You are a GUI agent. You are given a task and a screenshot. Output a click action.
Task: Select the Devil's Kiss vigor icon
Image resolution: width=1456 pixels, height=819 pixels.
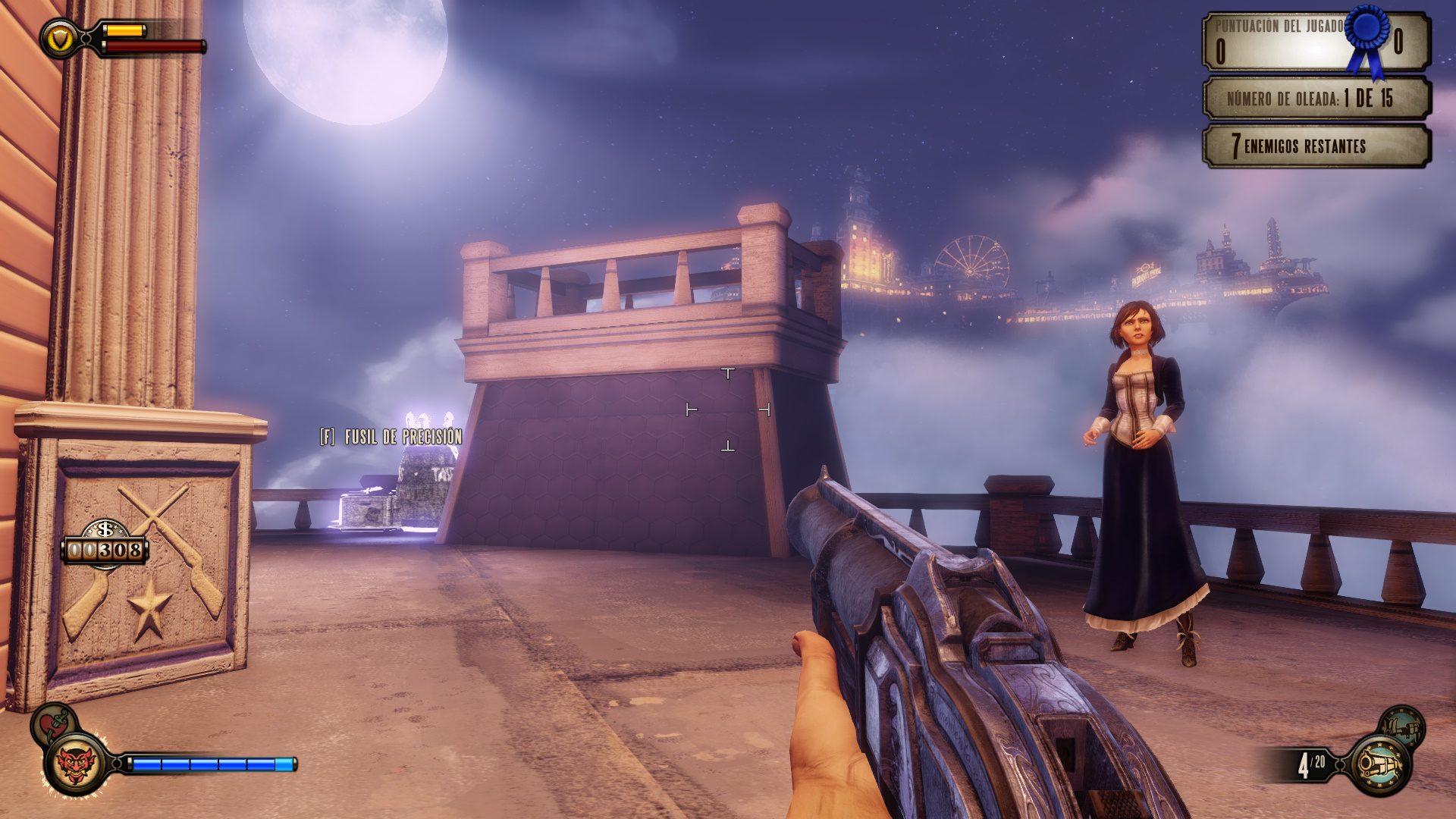click(74, 764)
